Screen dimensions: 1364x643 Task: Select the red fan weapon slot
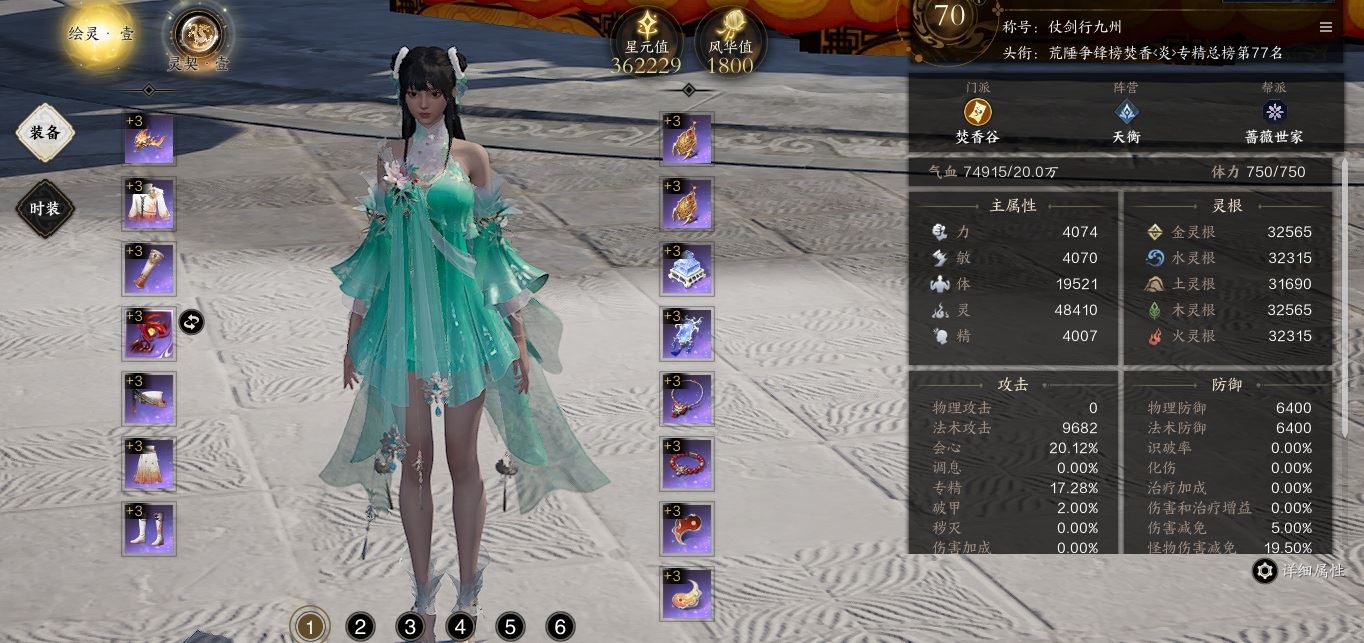[x=150, y=334]
